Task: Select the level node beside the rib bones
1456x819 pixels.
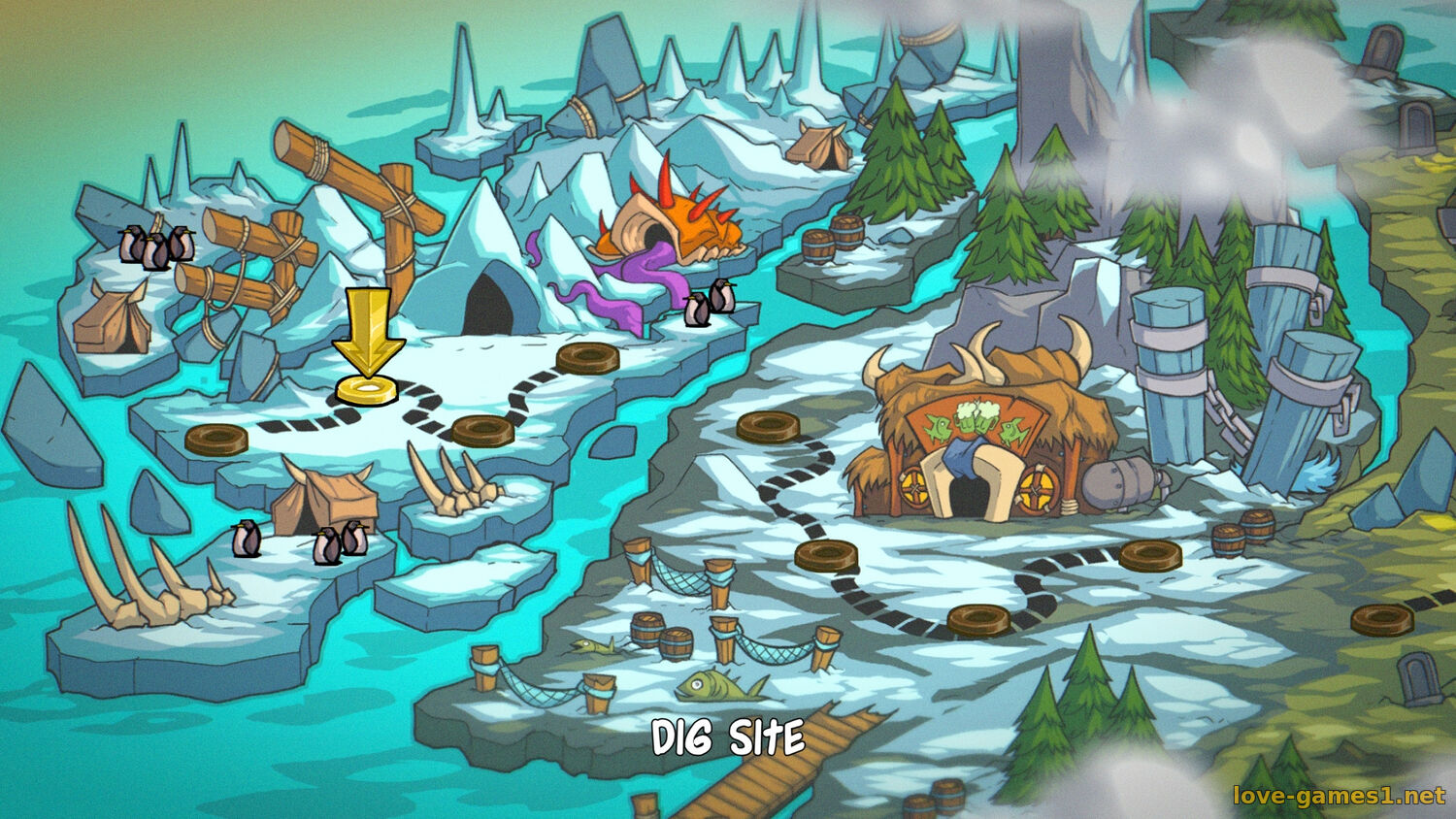Action: [482, 430]
